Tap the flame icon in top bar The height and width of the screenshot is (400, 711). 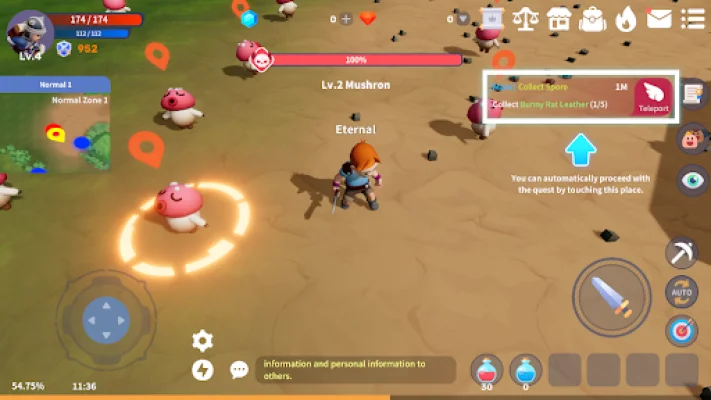(x=625, y=18)
